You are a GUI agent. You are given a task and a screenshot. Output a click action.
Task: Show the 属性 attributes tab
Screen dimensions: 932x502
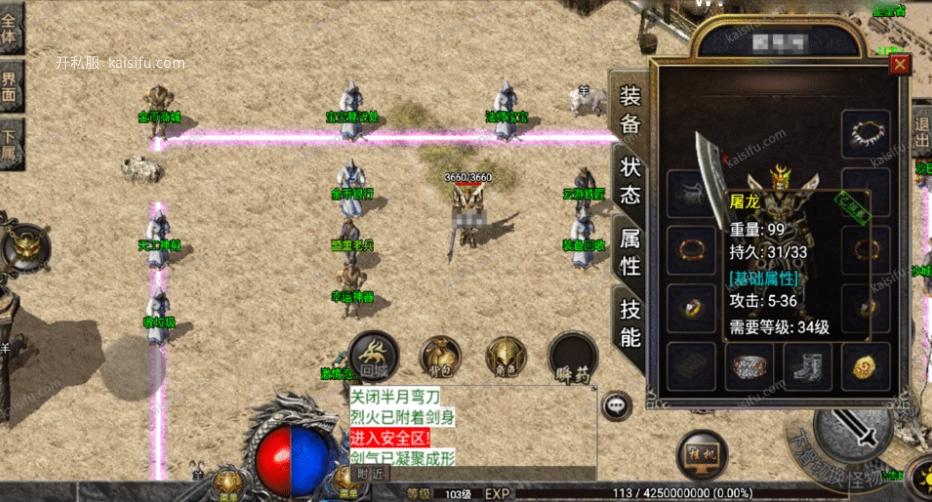point(630,251)
